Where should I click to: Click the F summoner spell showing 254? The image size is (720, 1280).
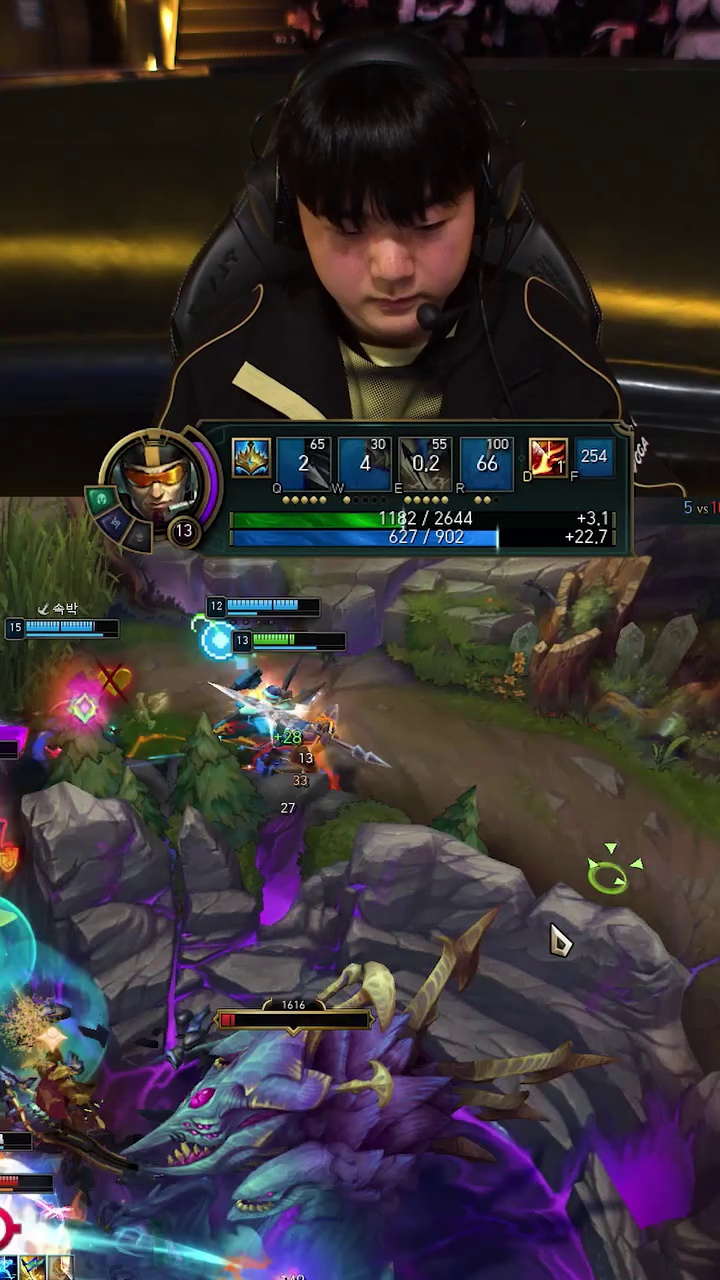593,457
